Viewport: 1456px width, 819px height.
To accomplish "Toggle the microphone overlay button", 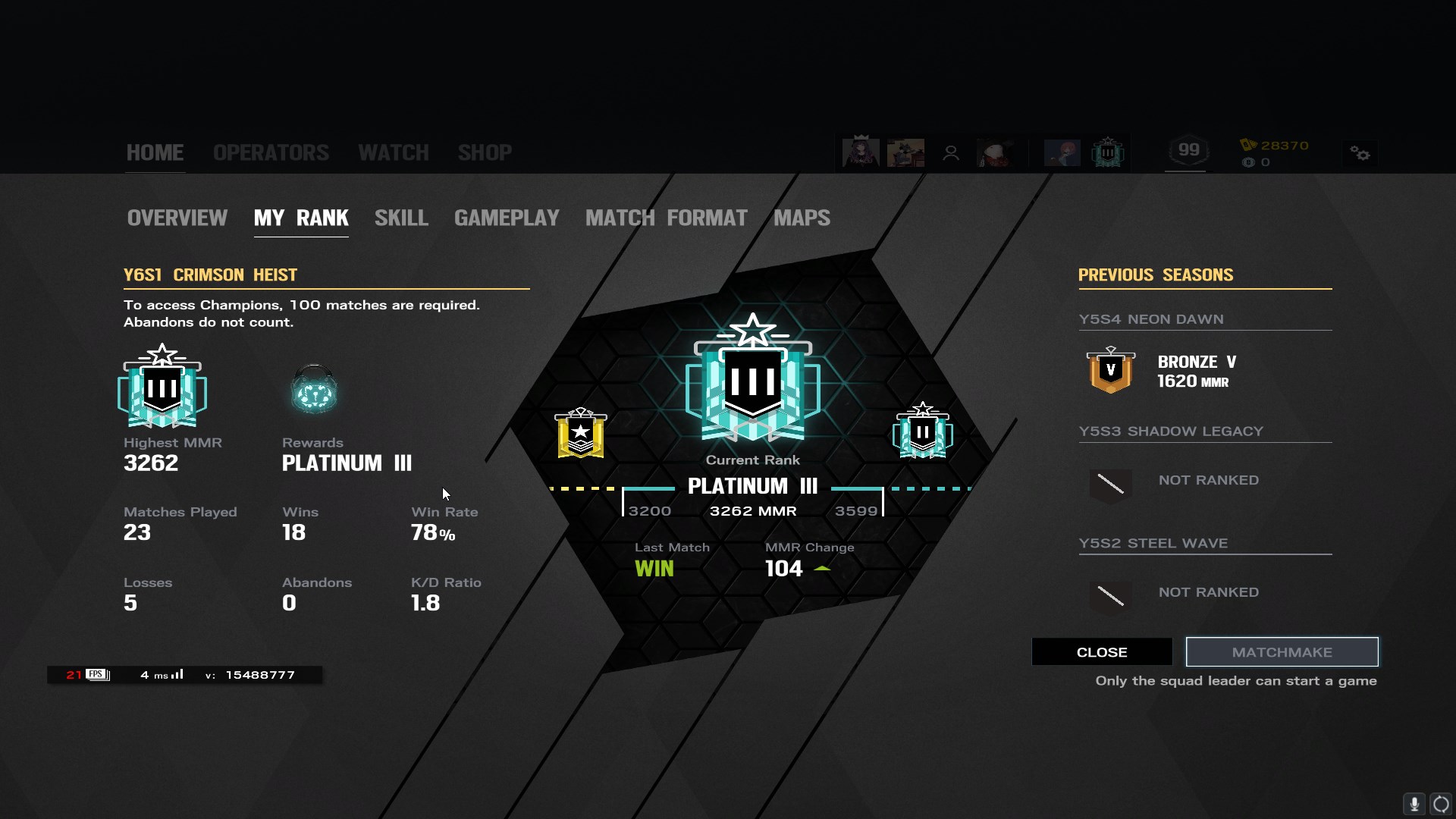I will tap(1414, 803).
